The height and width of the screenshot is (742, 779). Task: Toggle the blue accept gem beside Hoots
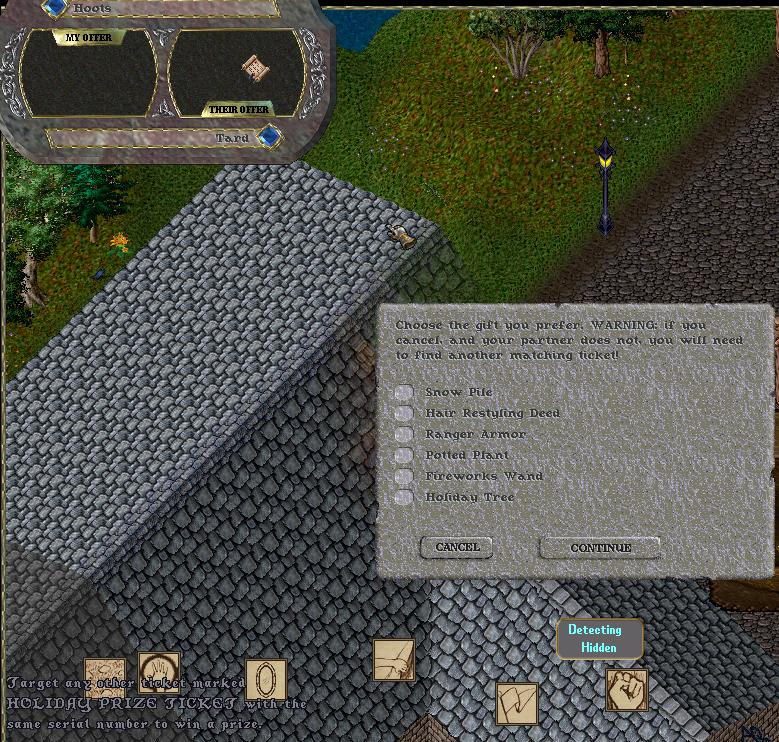click(56, 8)
